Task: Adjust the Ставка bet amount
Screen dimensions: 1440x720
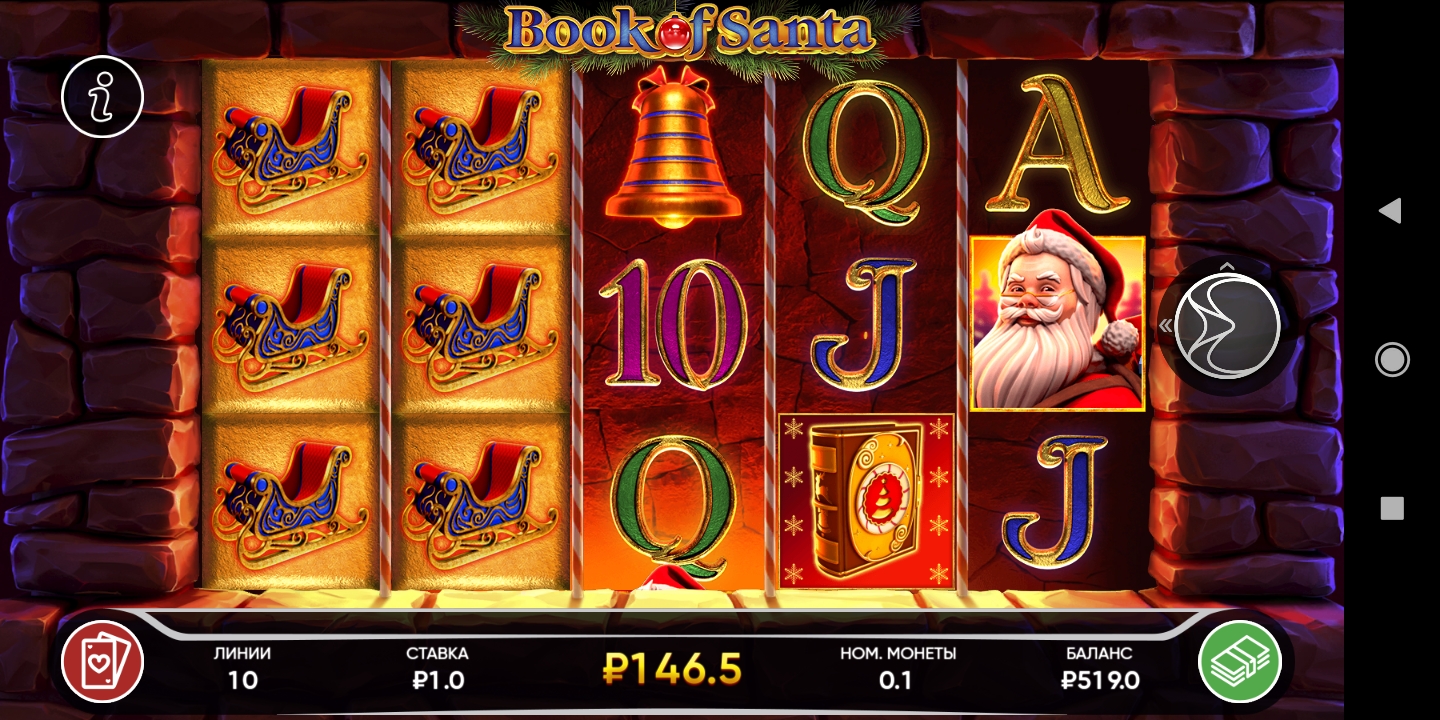Action: [437, 668]
